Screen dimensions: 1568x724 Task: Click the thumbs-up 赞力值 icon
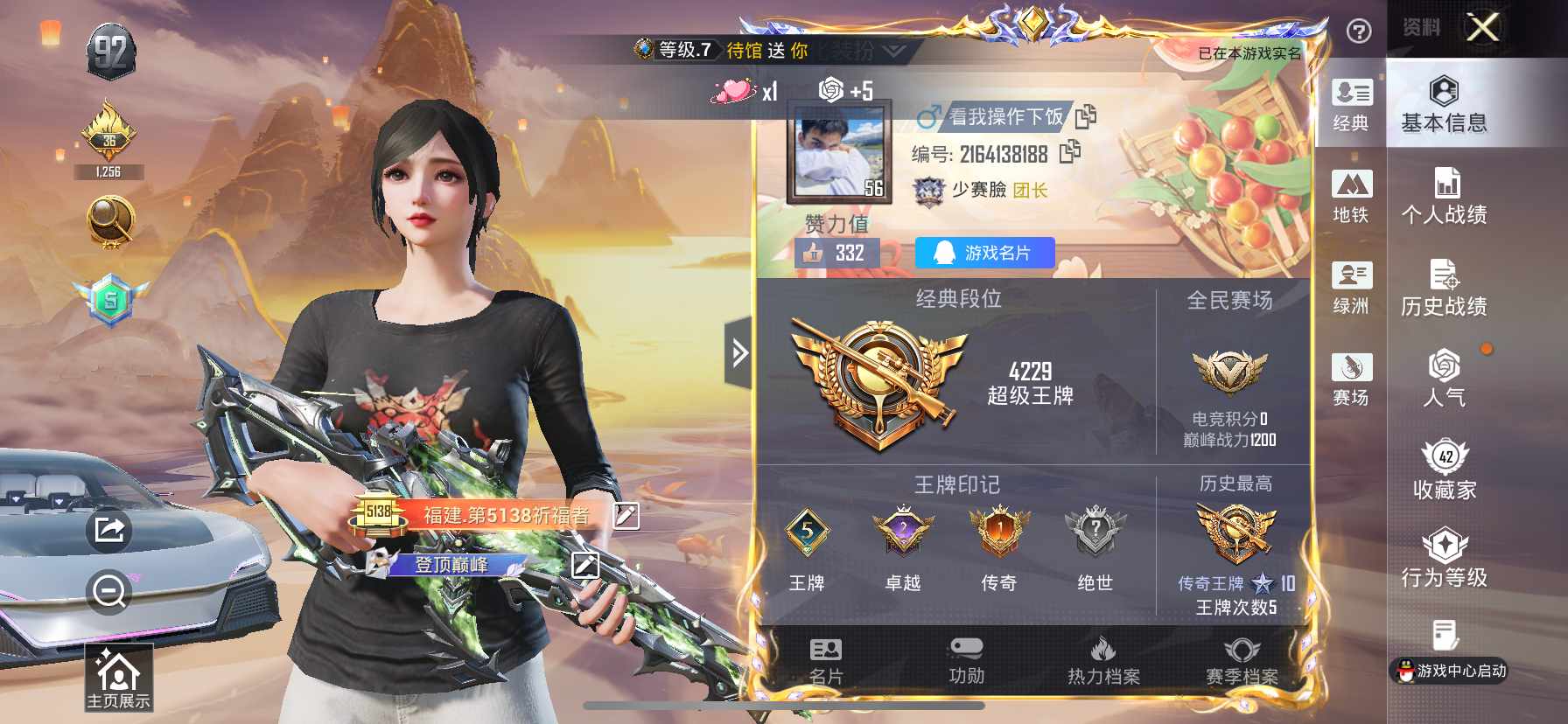click(x=814, y=254)
